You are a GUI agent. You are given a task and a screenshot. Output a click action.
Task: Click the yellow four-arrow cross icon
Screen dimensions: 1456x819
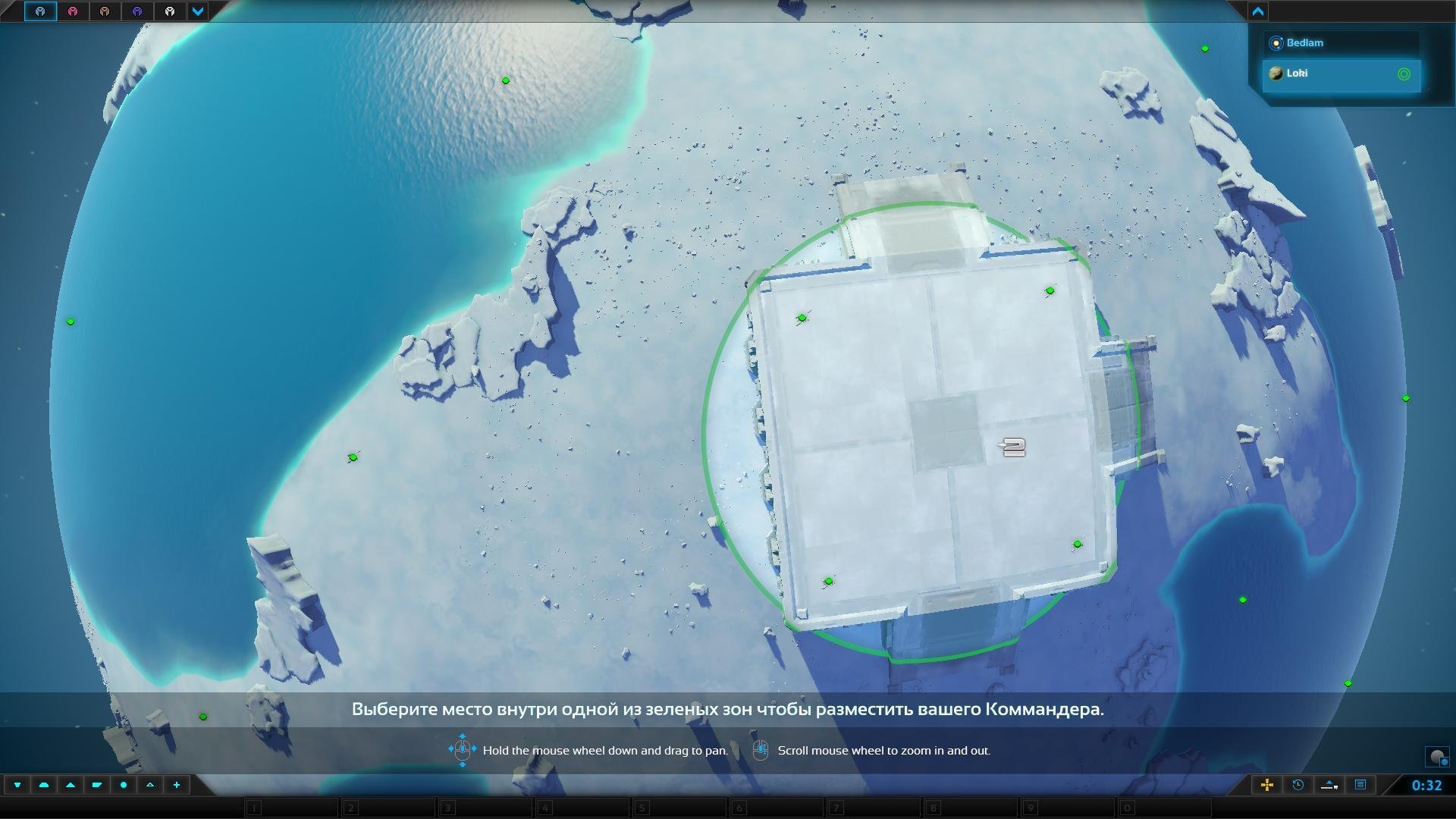[x=1266, y=785]
